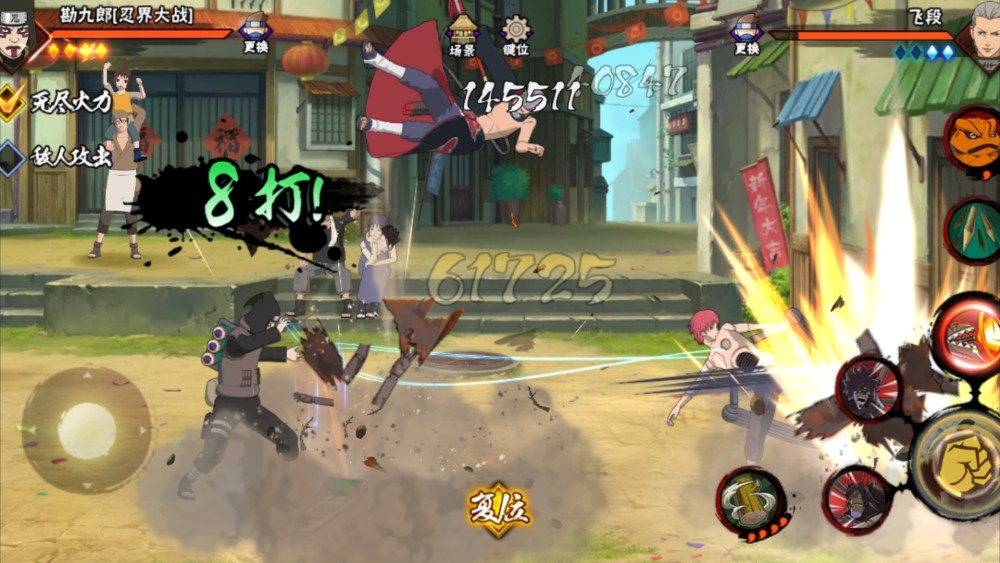Activate the log substitution technique icon
The width and height of the screenshot is (1000, 563).
[x=751, y=498]
